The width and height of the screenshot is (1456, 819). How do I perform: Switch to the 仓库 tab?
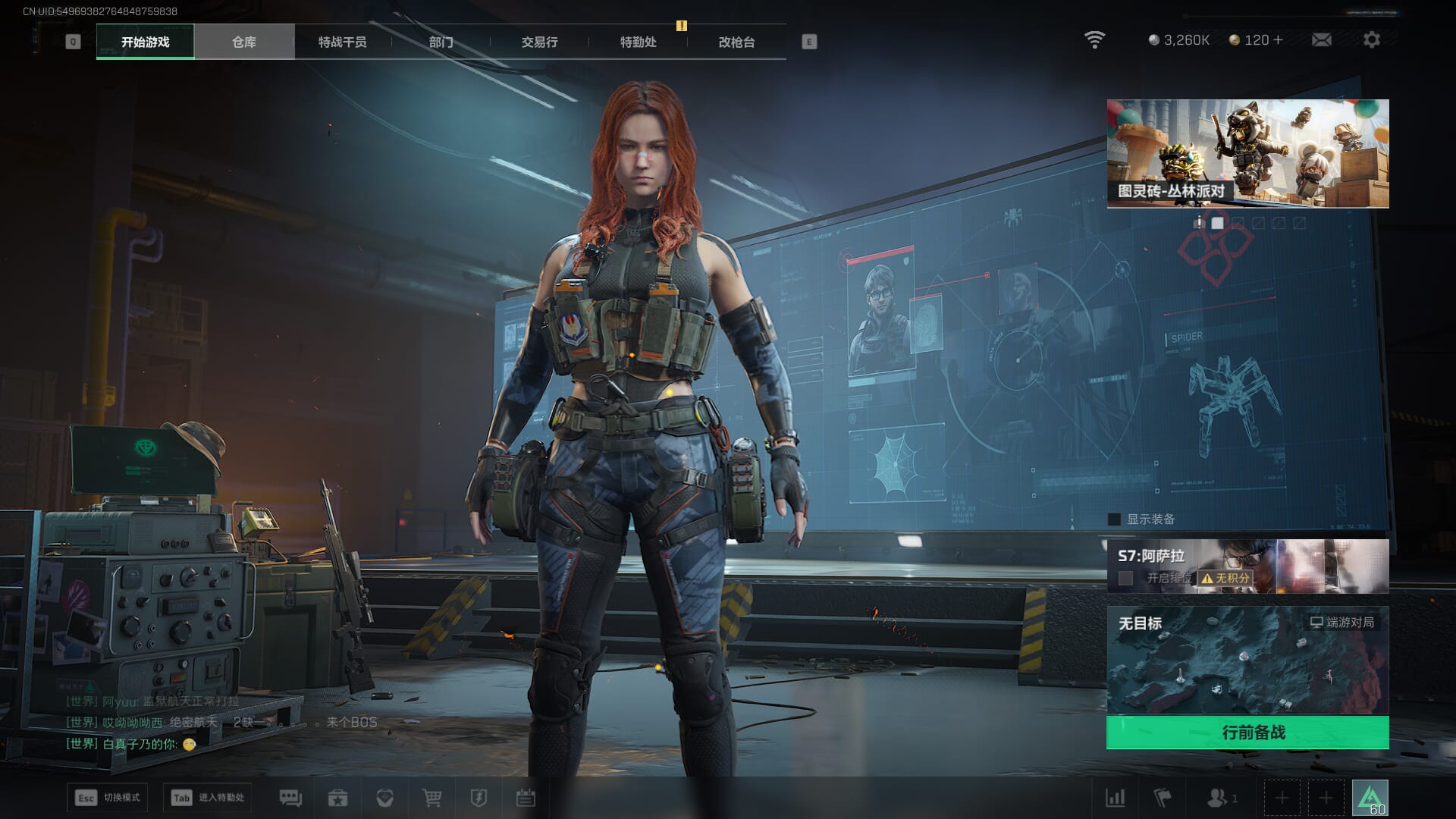[243, 42]
